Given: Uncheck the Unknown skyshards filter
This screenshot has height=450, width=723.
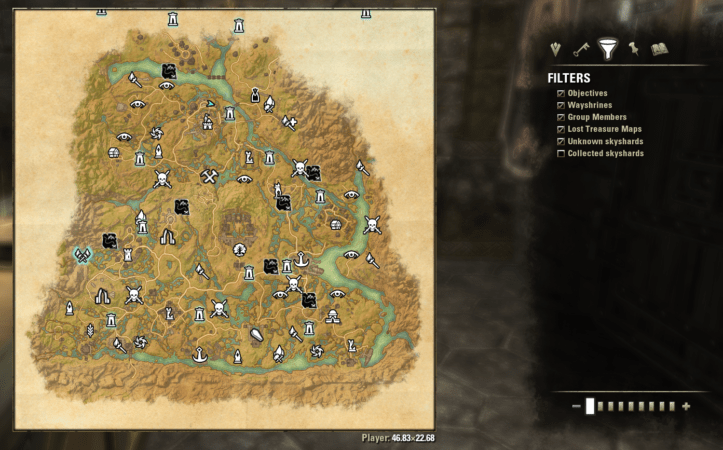Looking at the screenshot, I should point(559,141).
